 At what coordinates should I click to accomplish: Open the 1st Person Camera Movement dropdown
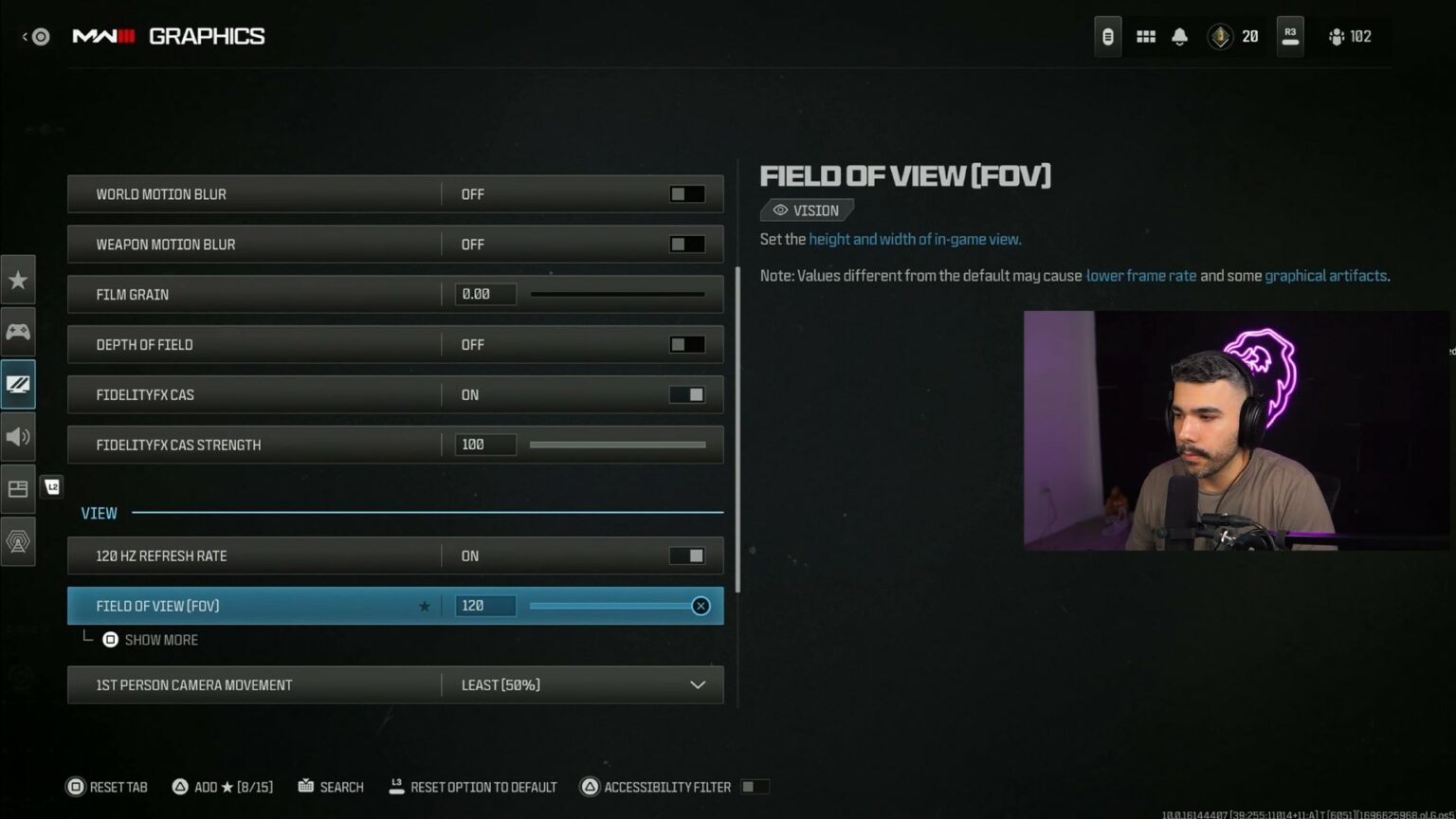(x=698, y=684)
